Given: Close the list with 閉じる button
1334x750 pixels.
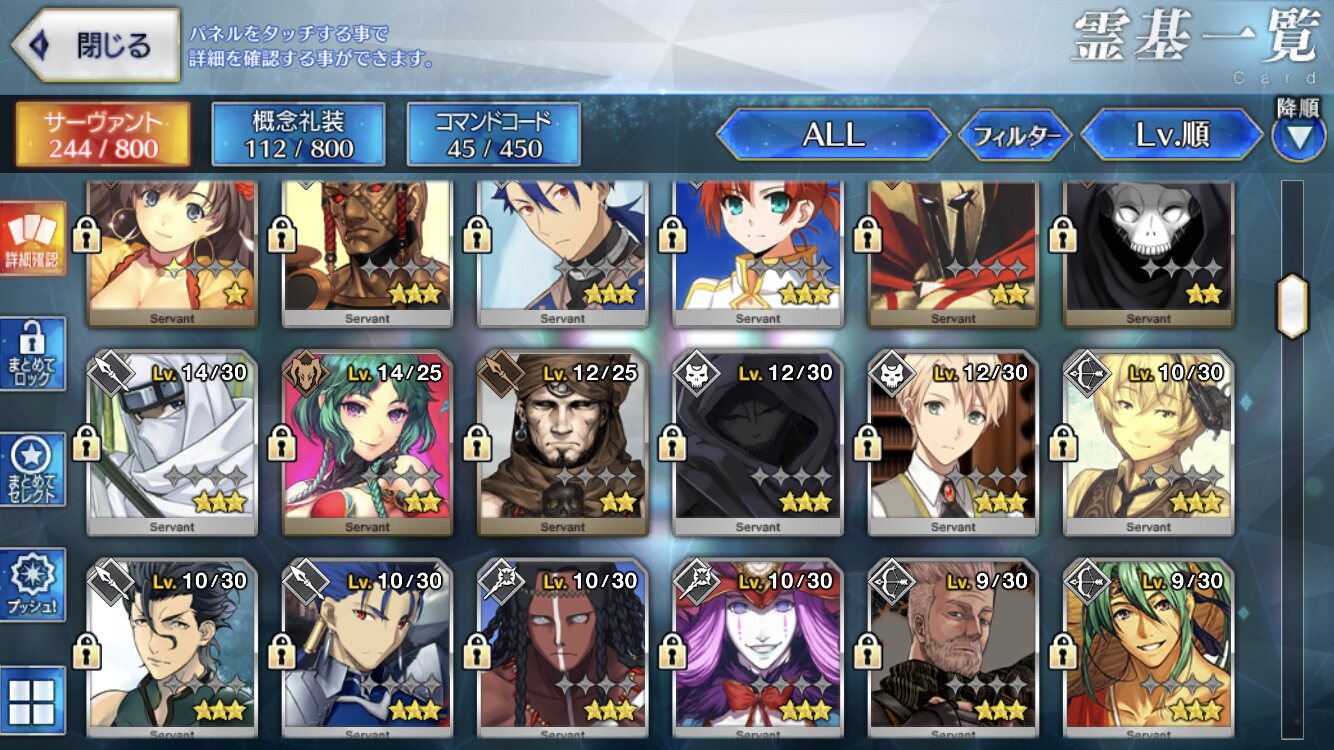Looking at the screenshot, I should (x=96, y=45).
